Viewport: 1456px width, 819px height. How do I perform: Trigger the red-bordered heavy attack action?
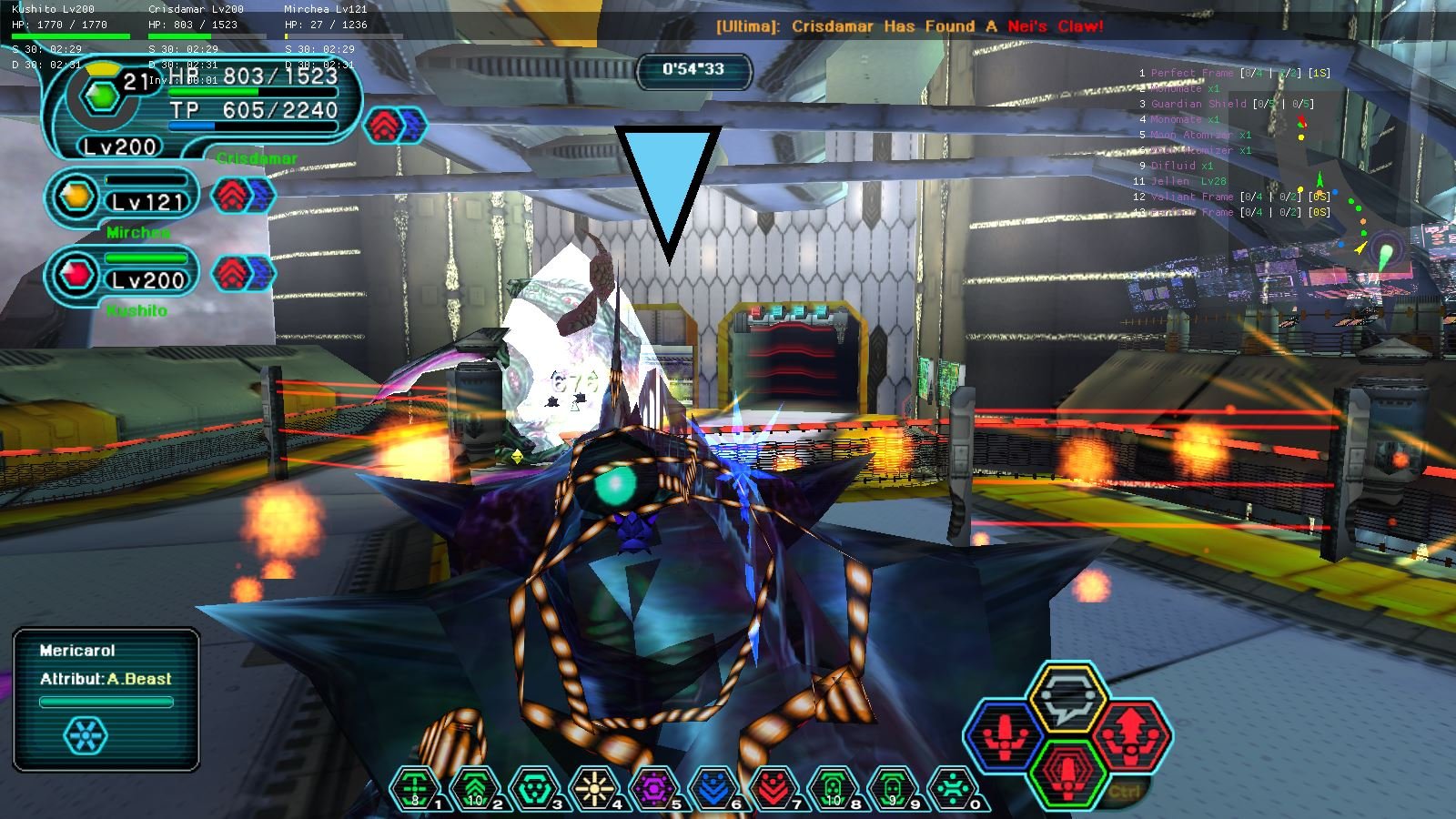[1131, 733]
